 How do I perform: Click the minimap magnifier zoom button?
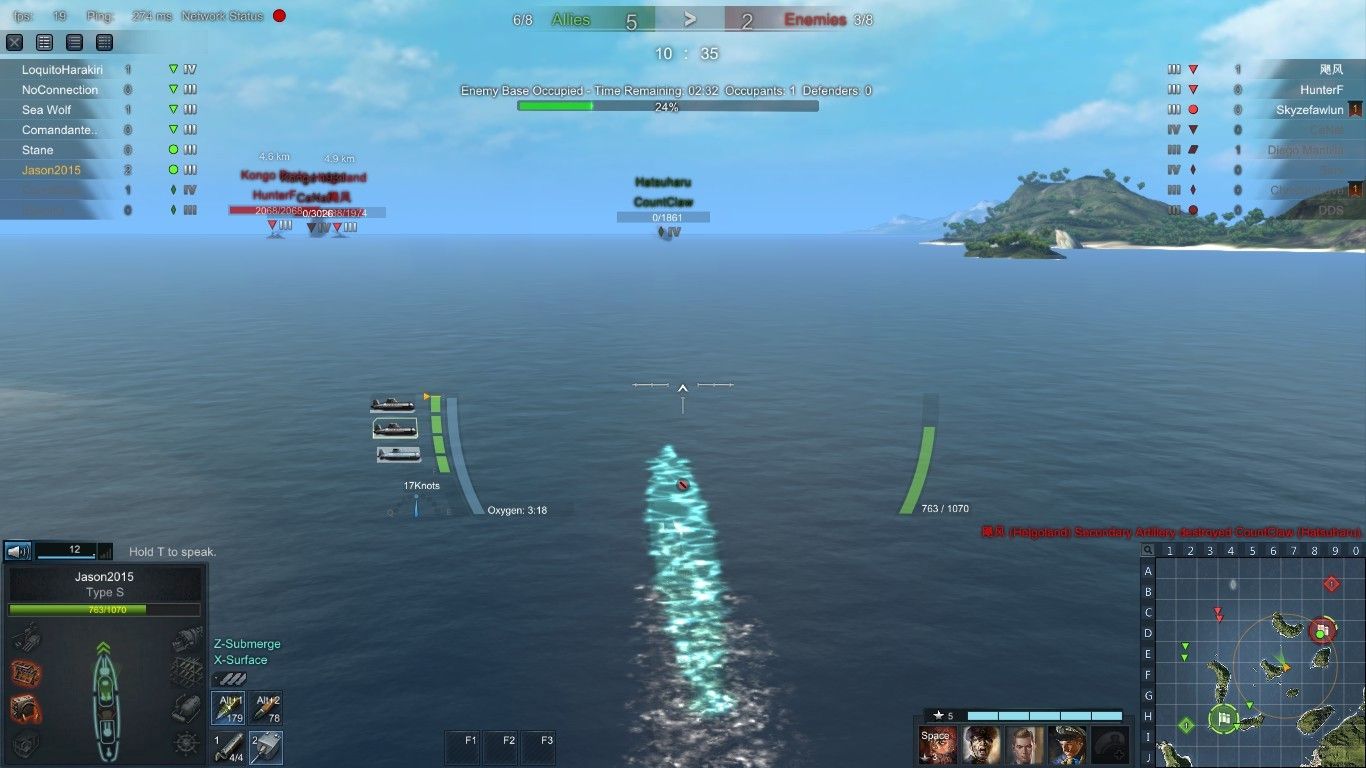[1148, 550]
